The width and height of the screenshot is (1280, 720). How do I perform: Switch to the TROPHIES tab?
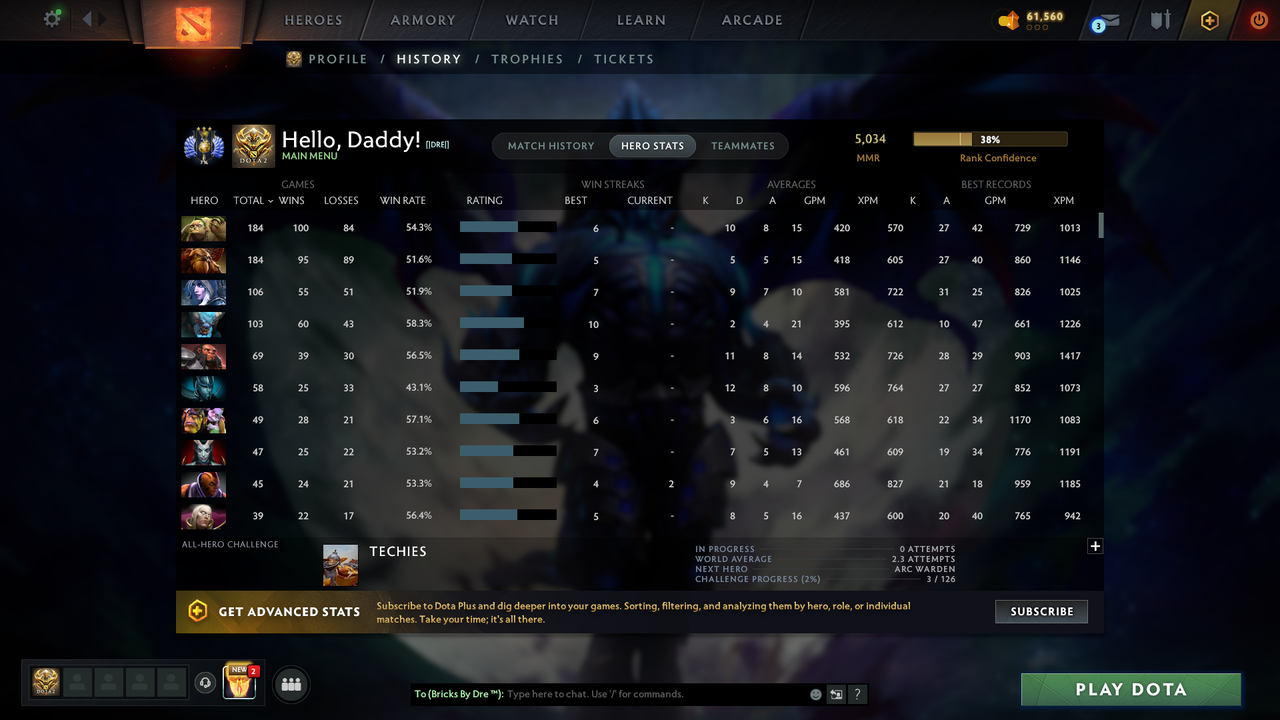[x=527, y=59]
